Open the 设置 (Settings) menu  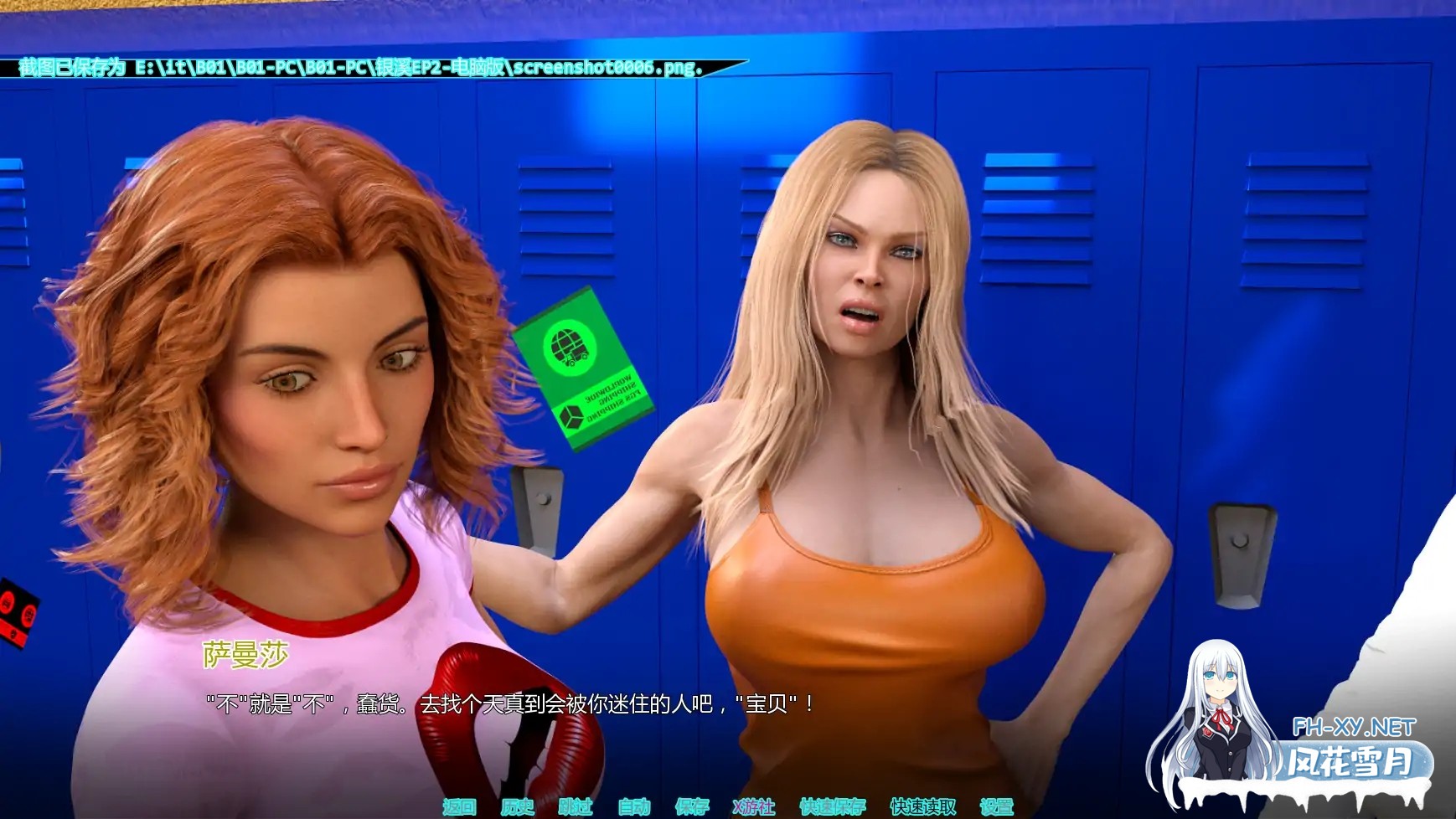[x=997, y=806]
